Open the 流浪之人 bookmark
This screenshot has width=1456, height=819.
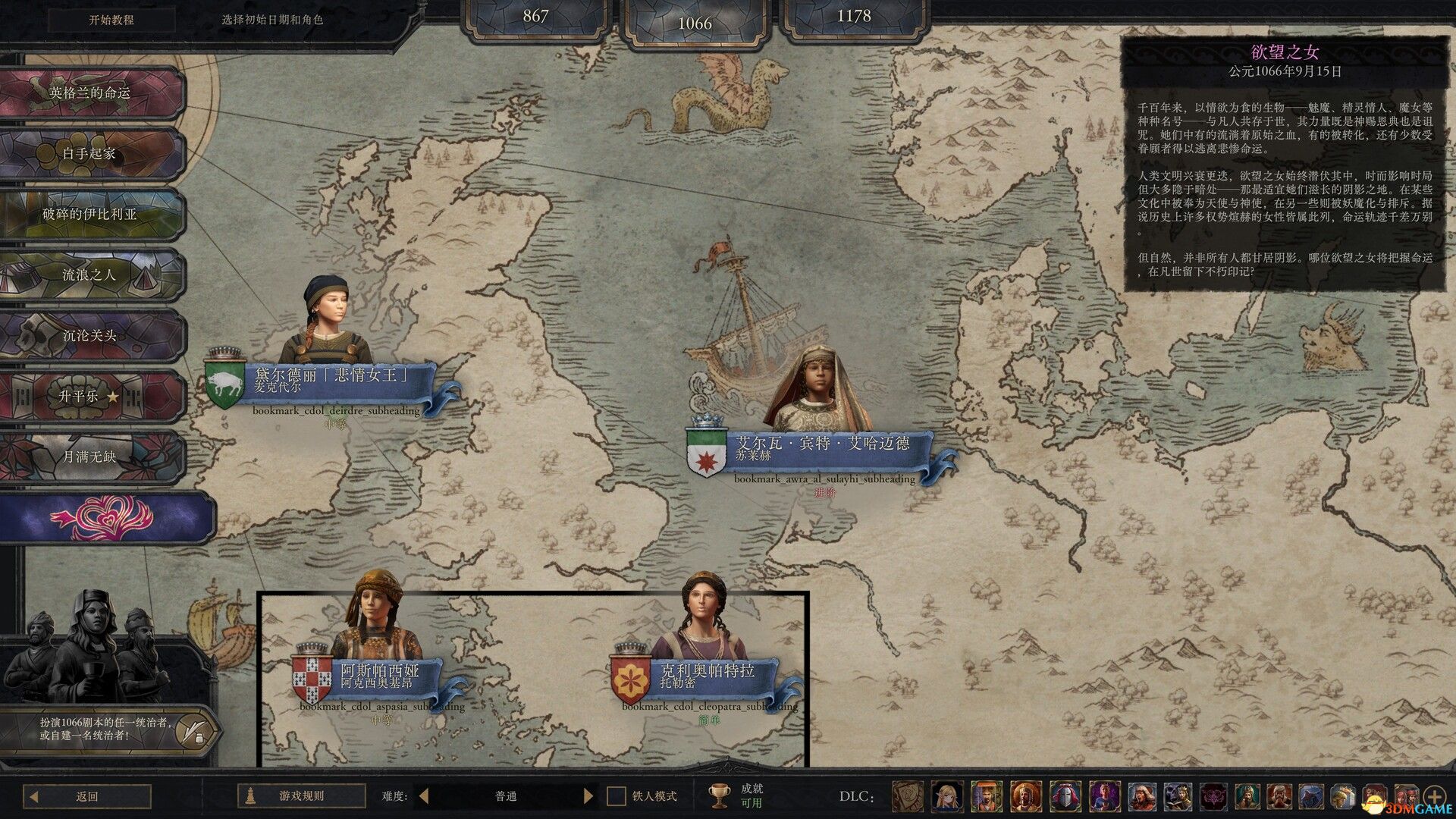tap(91, 275)
